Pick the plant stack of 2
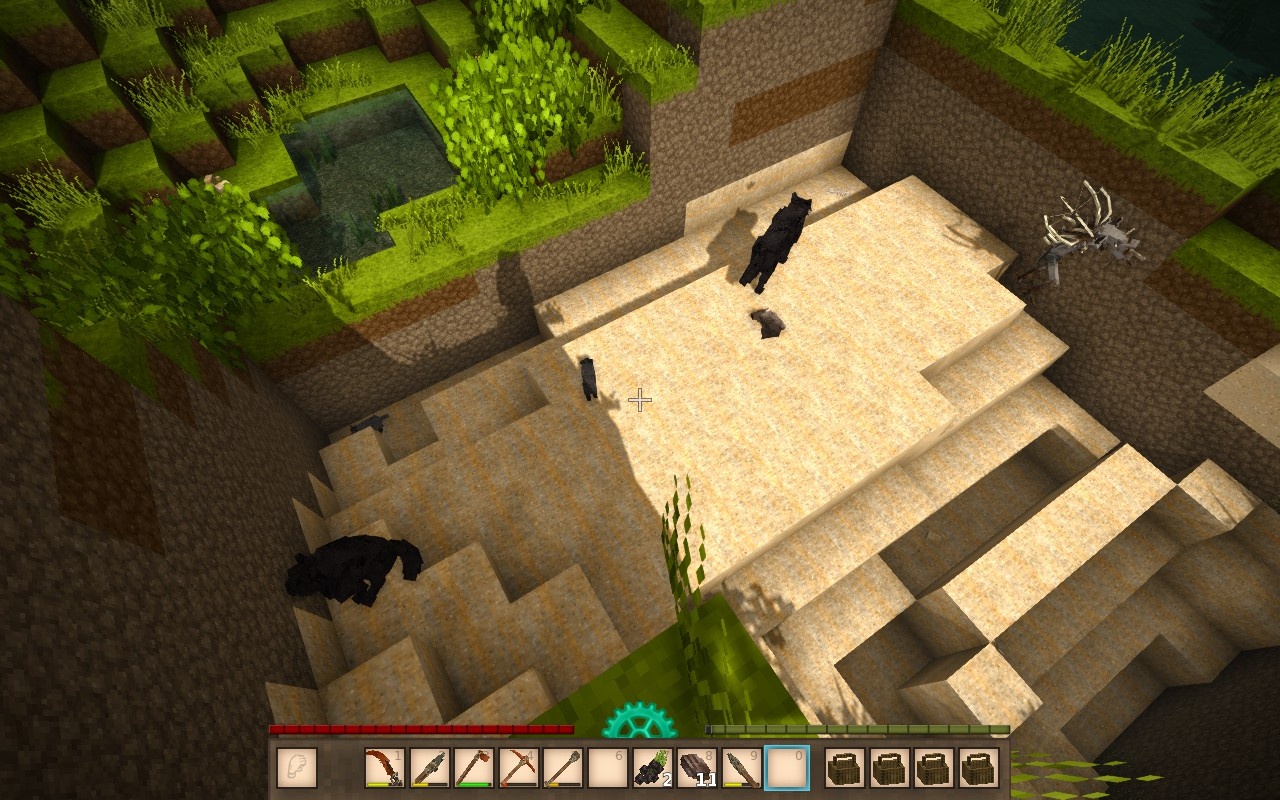1280x800 pixels. tap(653, 768)
